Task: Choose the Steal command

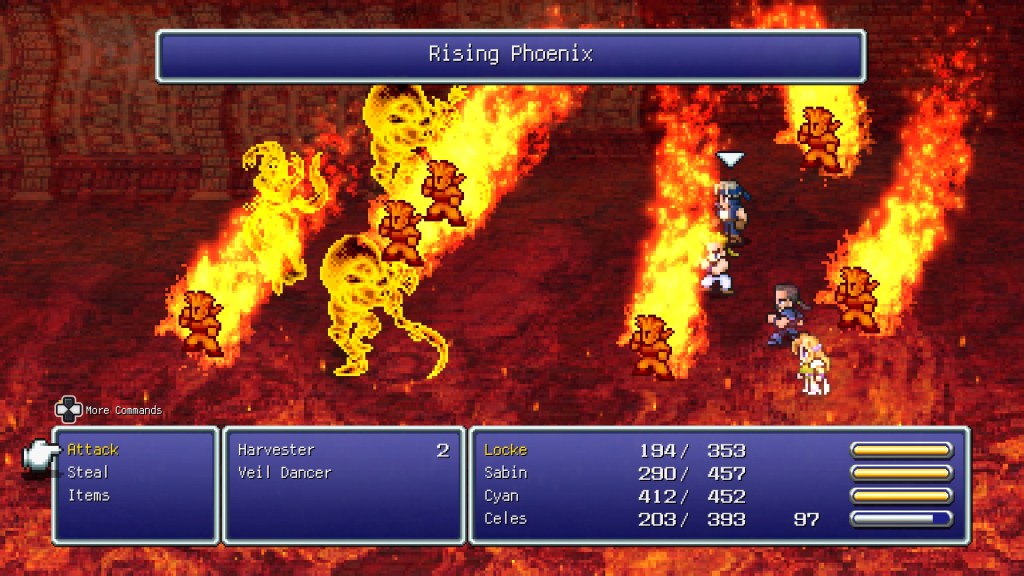Action: click(x=88, y=472)
